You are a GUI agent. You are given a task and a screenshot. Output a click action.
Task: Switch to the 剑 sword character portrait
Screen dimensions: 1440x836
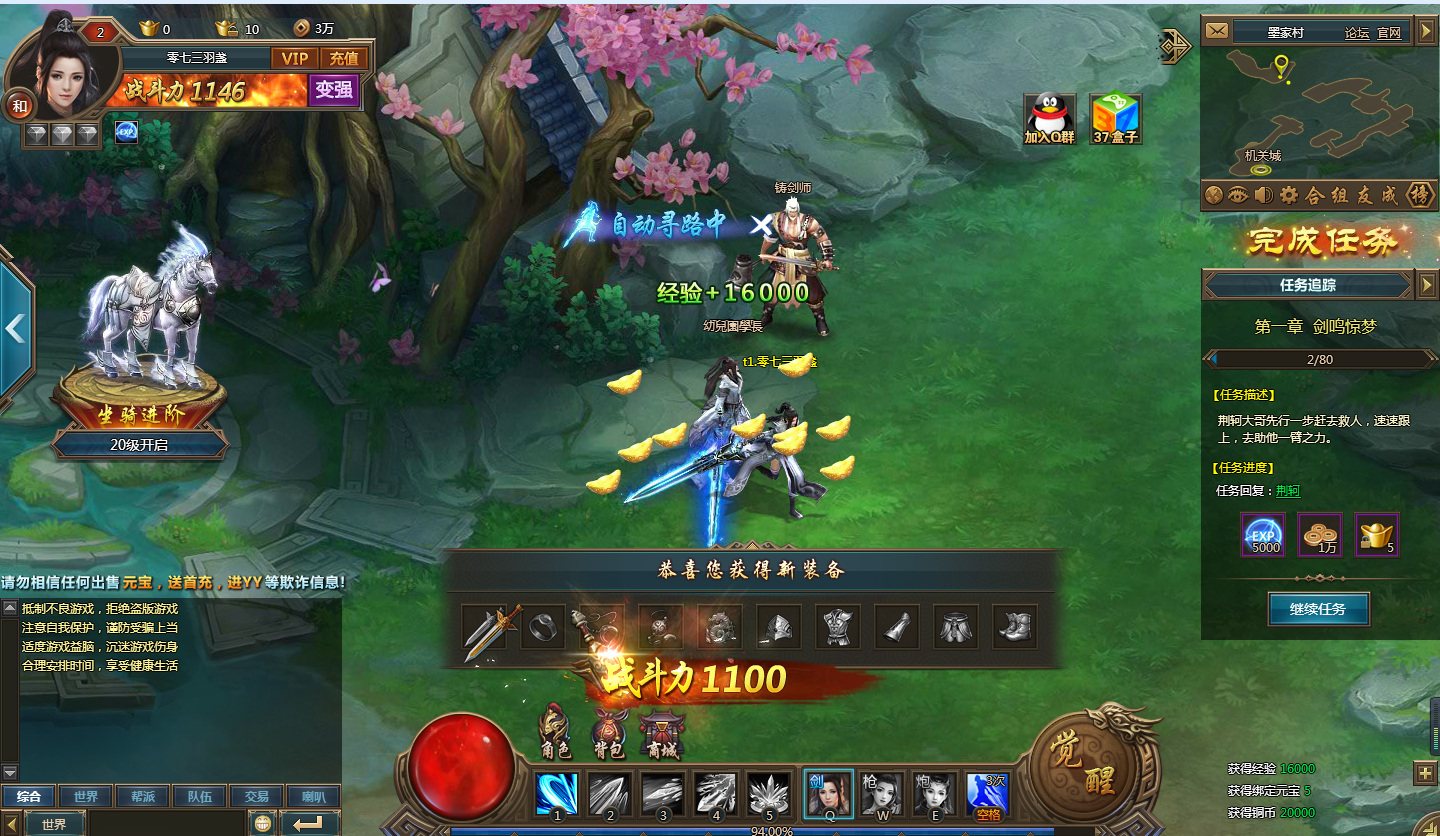(x=828, y=794)
